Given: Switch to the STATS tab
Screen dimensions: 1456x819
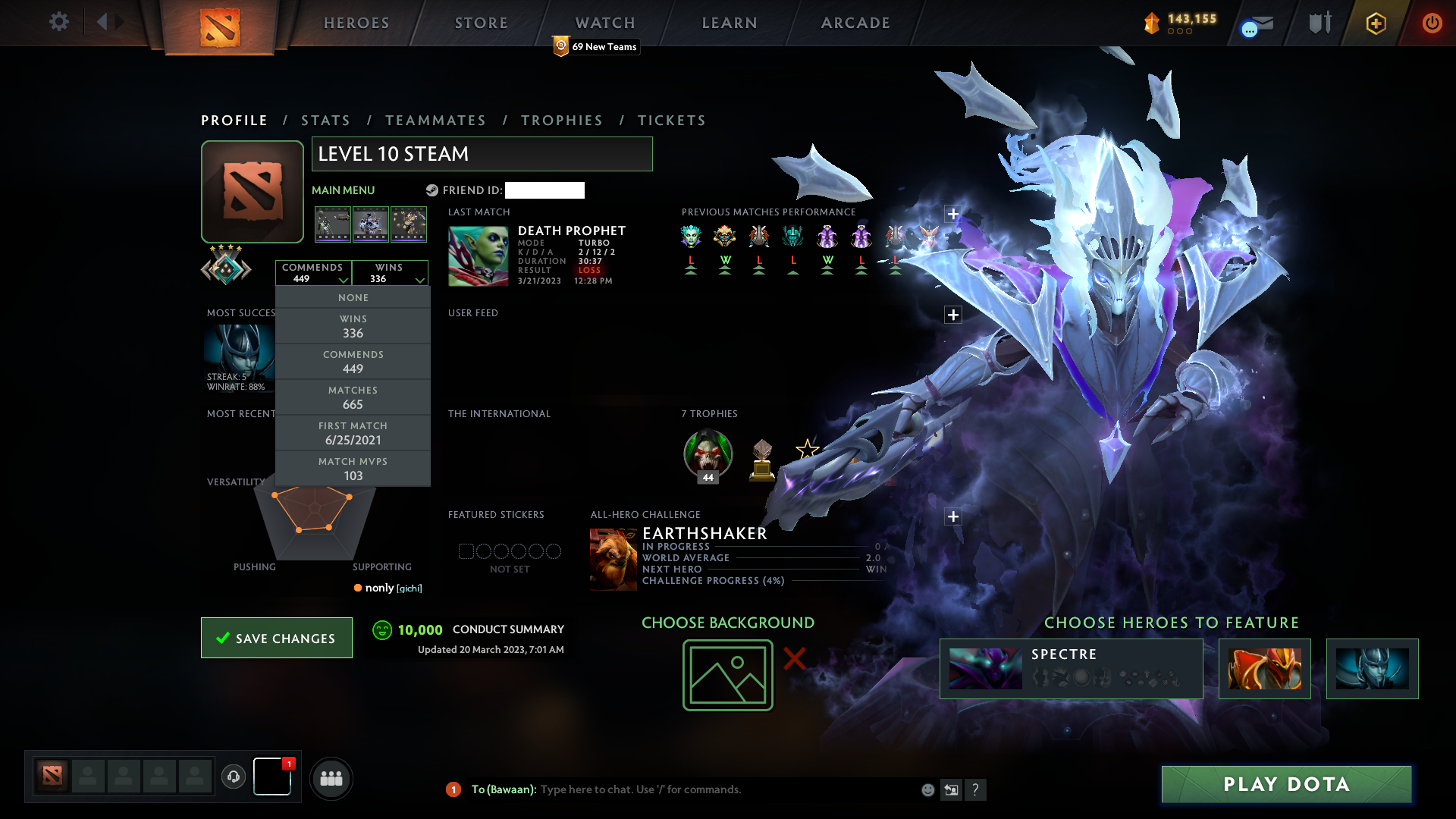Looking at the screenshot, I should point(325,120).
